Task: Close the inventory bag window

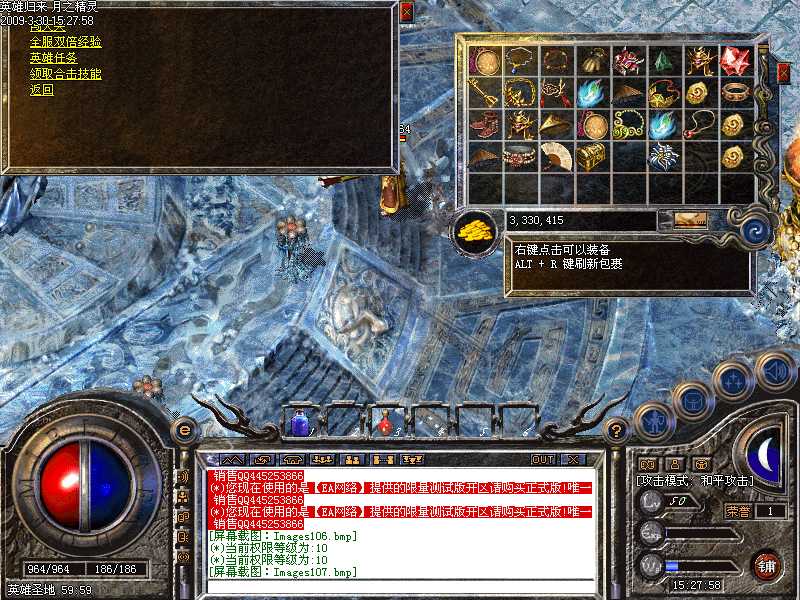Action: coord(784,73)
